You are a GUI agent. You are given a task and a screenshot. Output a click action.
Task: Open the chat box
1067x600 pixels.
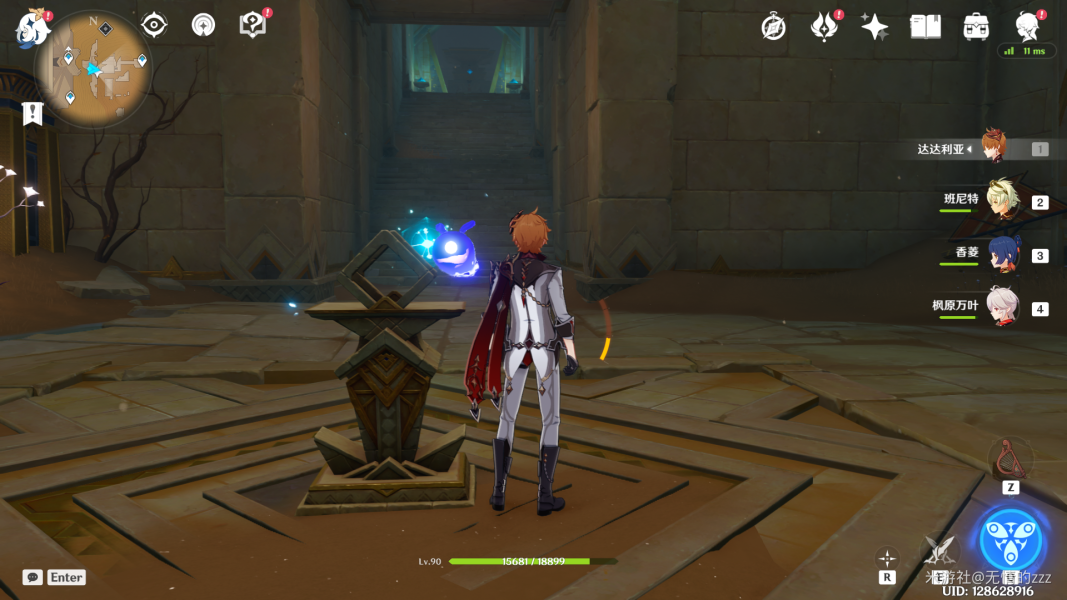pyautogui.click(x=33, y=577)
